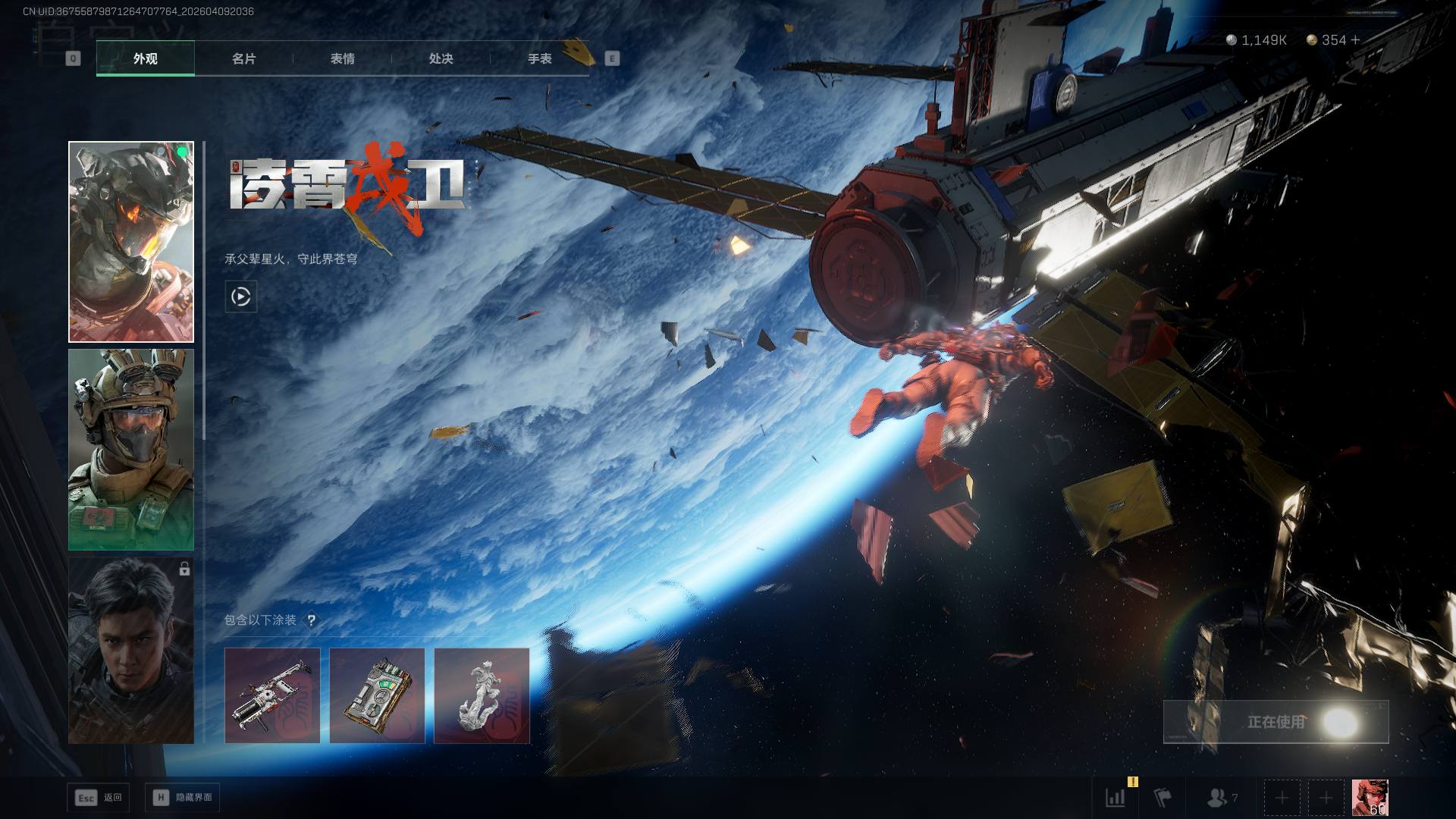Add more gold currency with the plus
The height and width of the screenshot is (819, 1456).
click(x=1356, y=40)
